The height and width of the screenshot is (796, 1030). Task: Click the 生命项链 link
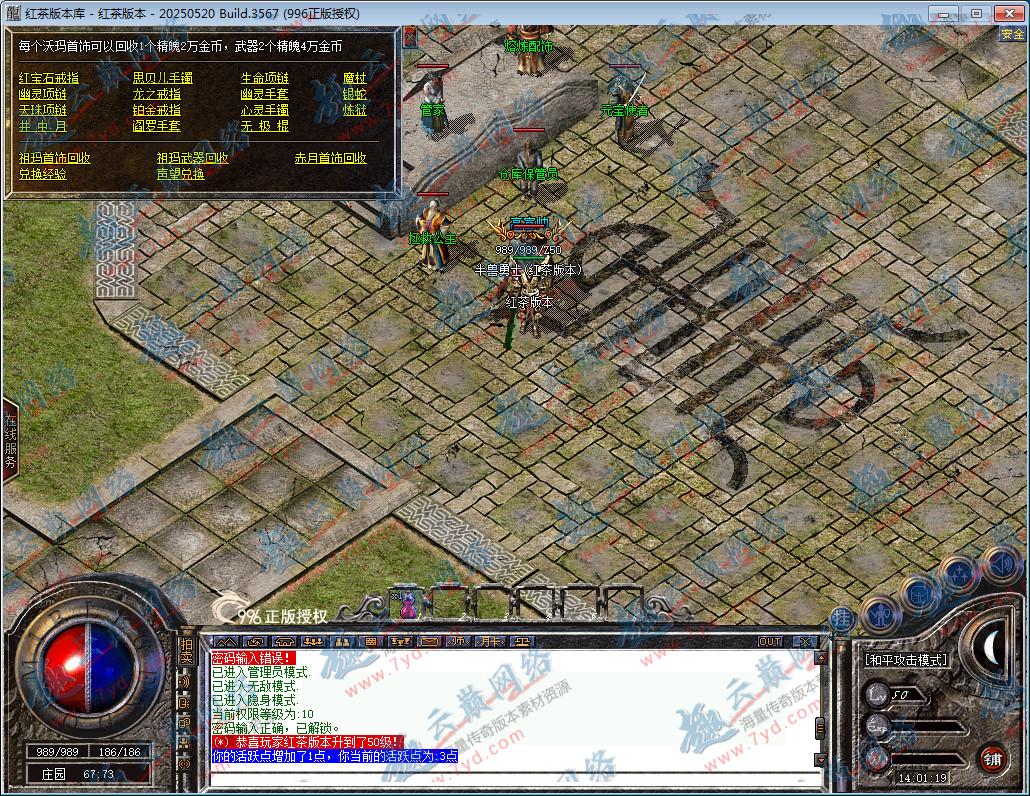tap(264, 78)
